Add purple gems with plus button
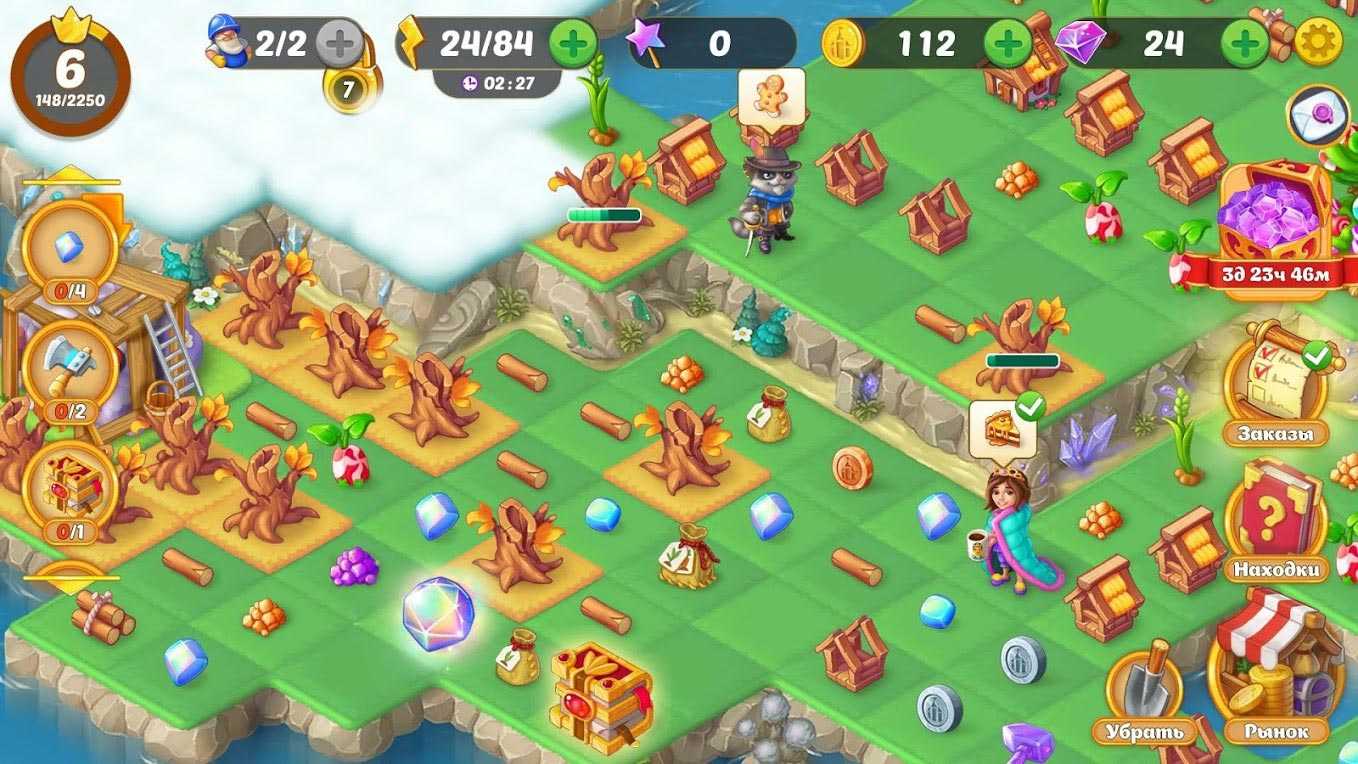The width and height of the screenshot is (1358, 764). tap(1246, 43)
